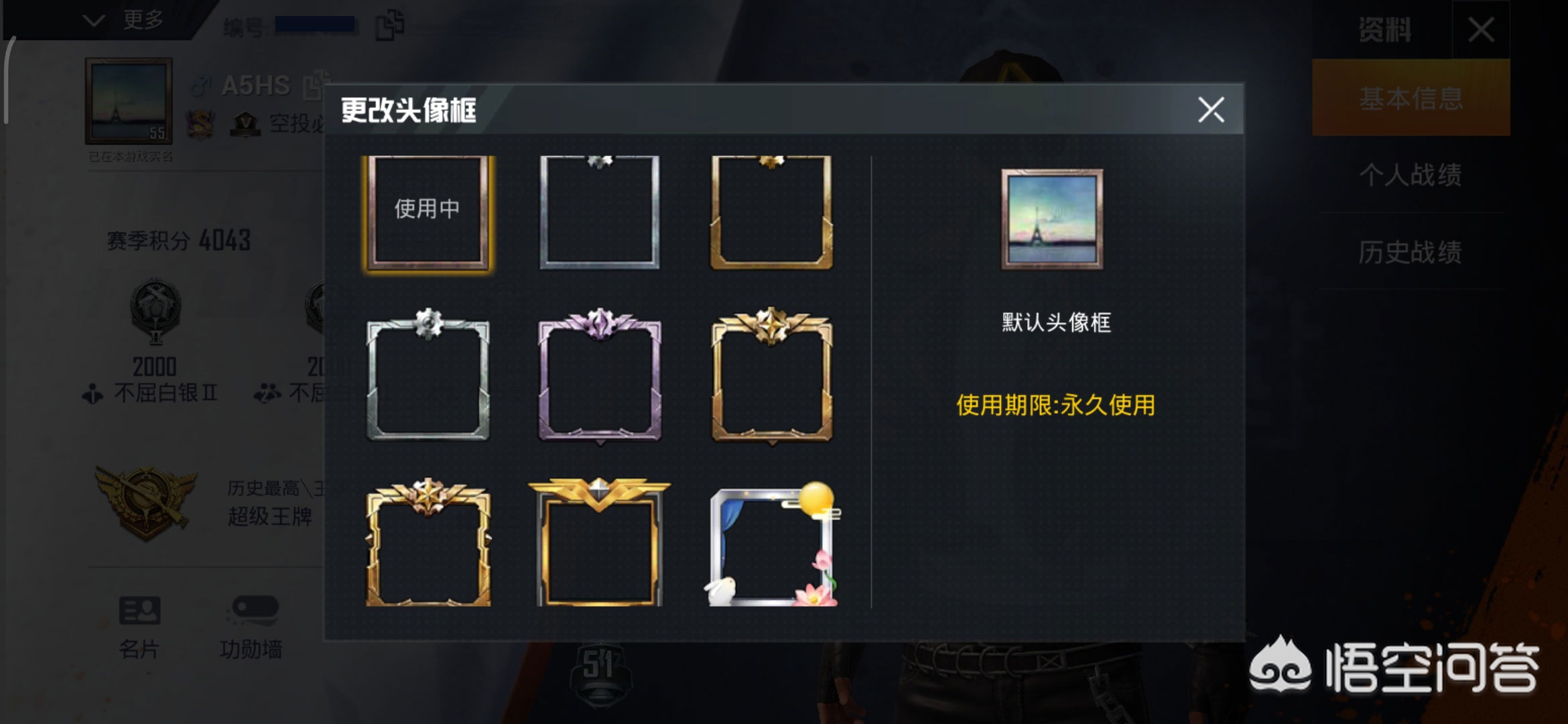The width and height of the screenshot is (1568, 724).
Task: Close the 资料 profile screen
Action: click(1481, 29)
